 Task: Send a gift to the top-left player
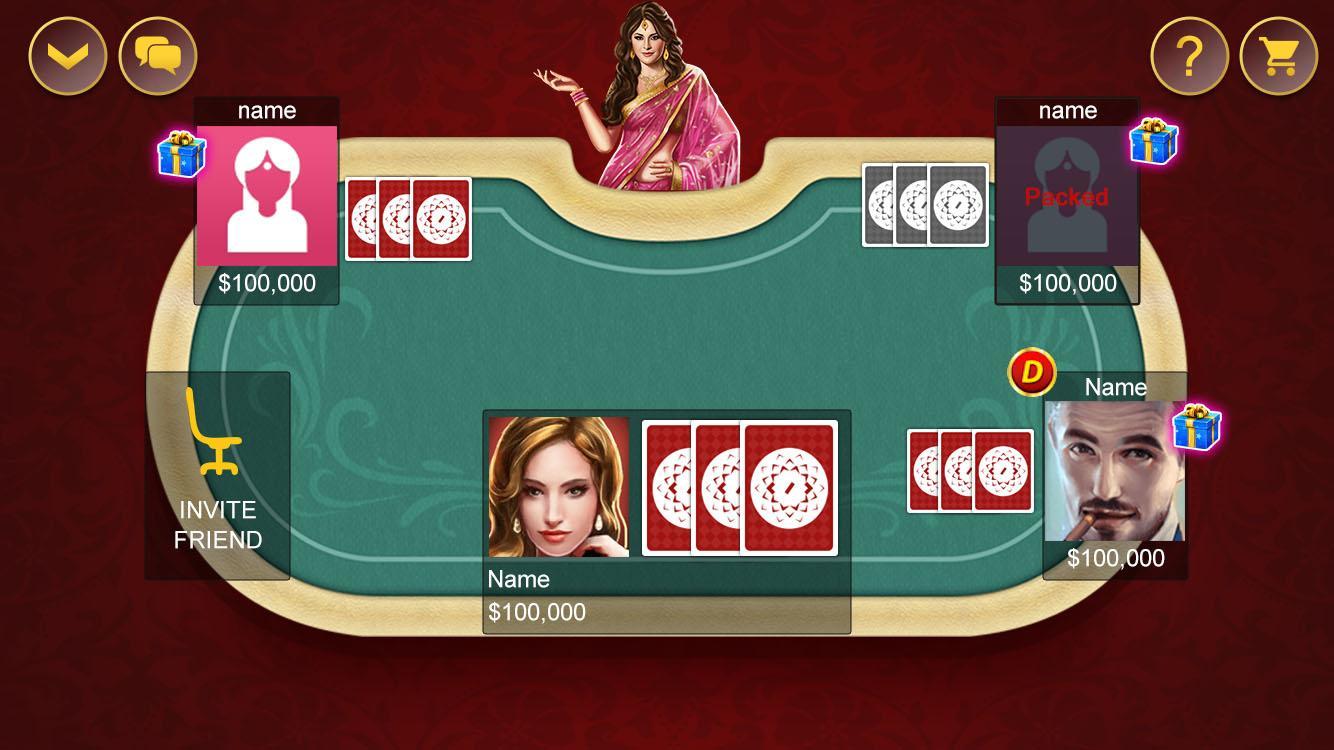point(180,150)
